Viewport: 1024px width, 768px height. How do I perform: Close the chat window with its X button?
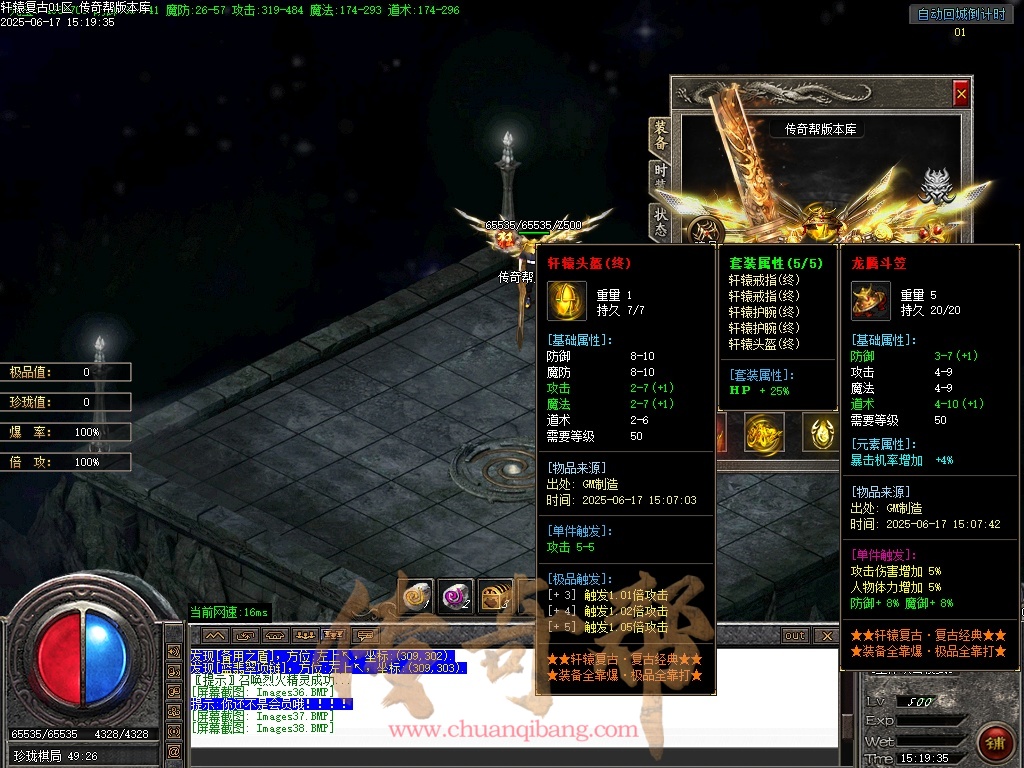[826, 636]
